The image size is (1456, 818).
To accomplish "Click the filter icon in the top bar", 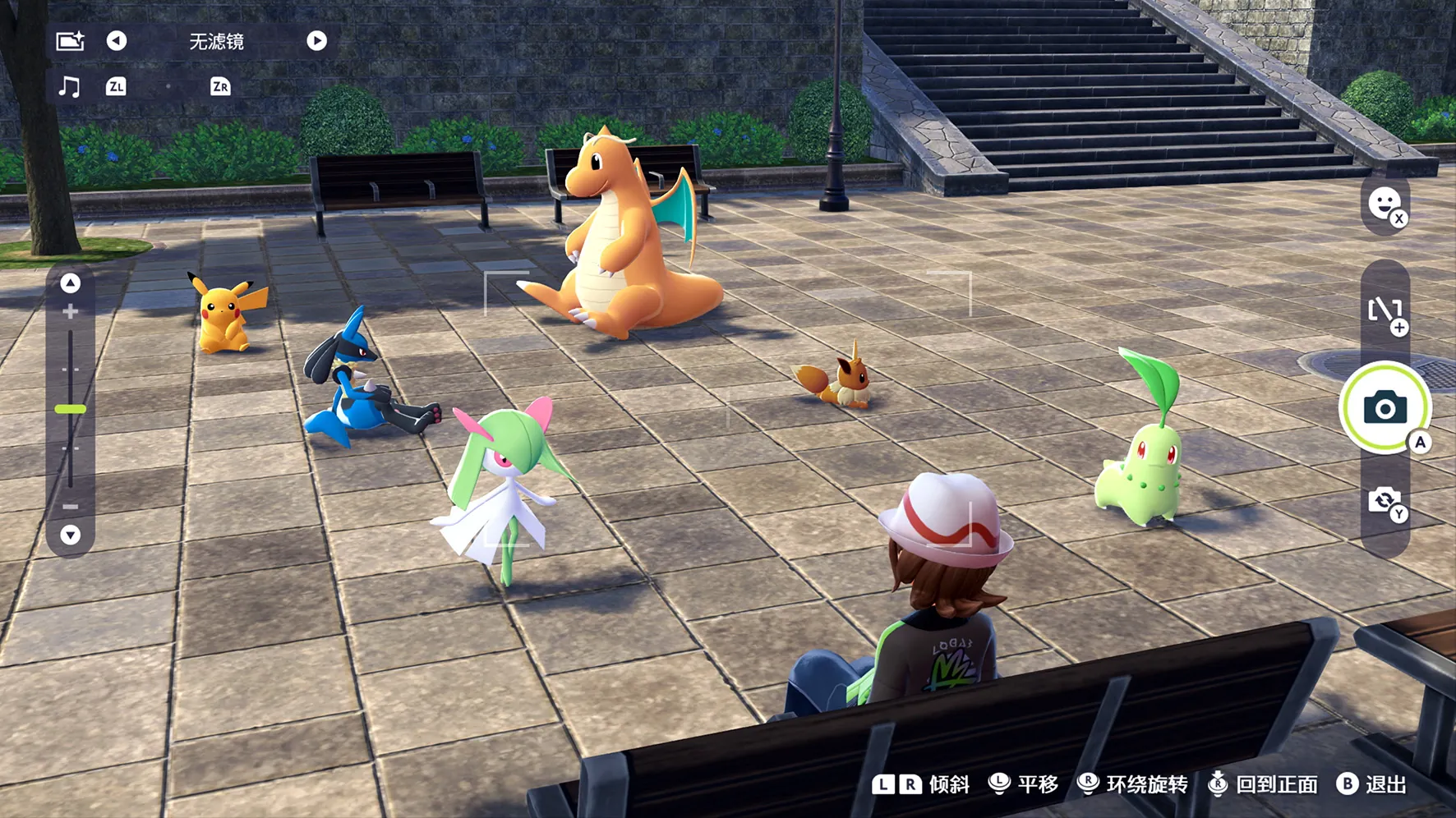I will (x=70, y=41).
